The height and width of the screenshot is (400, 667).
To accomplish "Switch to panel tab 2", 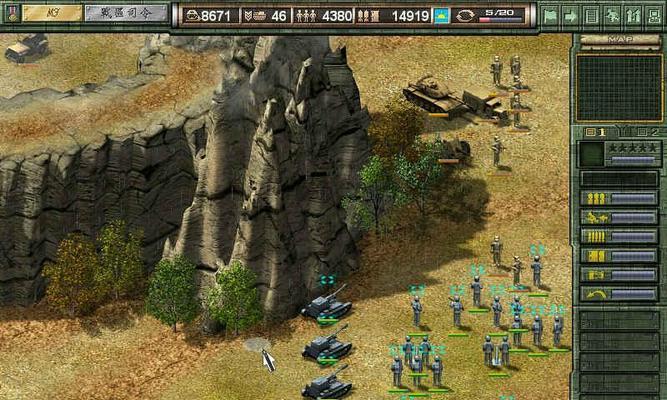I will [x=646, y=131].
